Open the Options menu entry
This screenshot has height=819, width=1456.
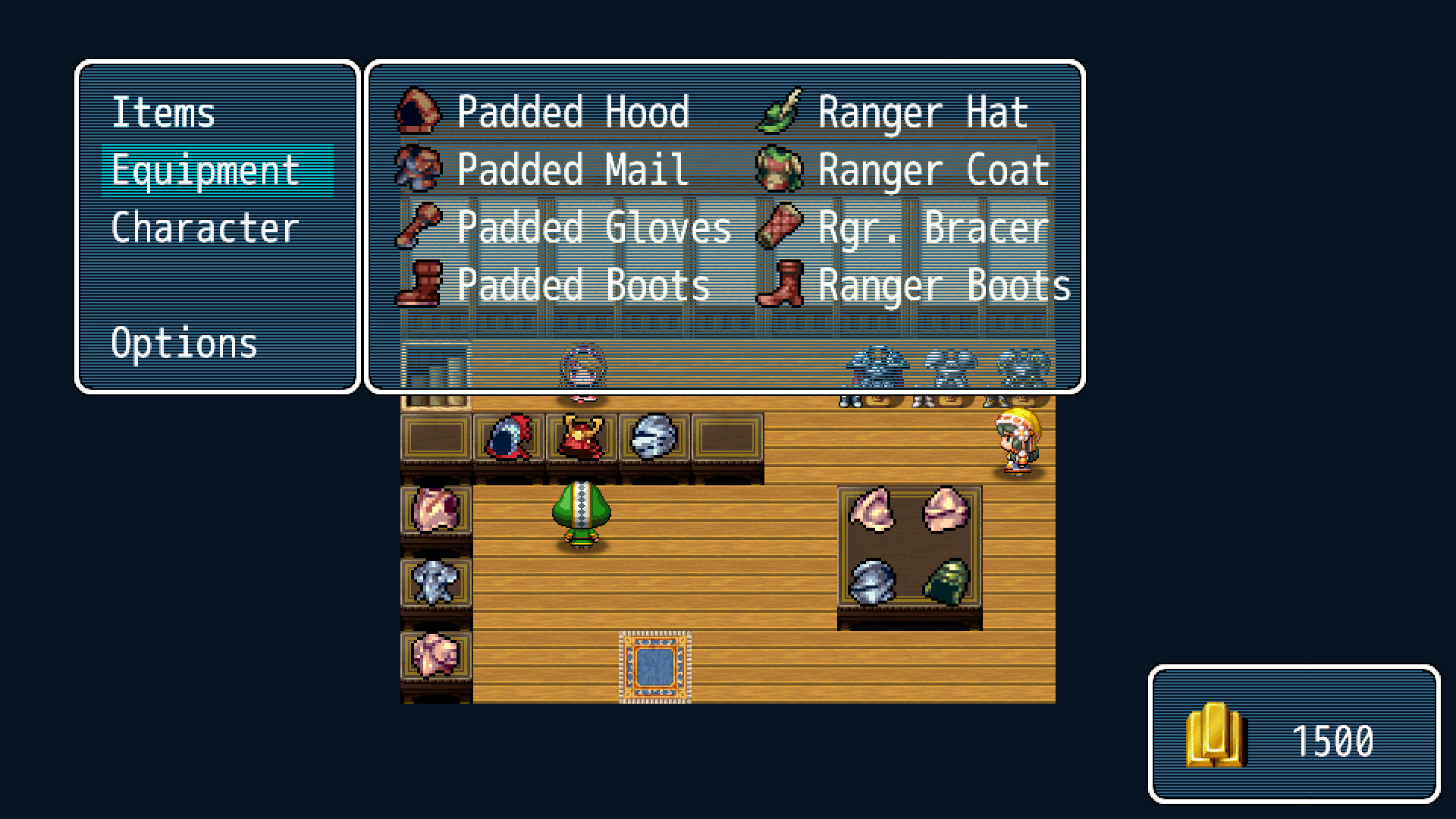pos(184,344)
